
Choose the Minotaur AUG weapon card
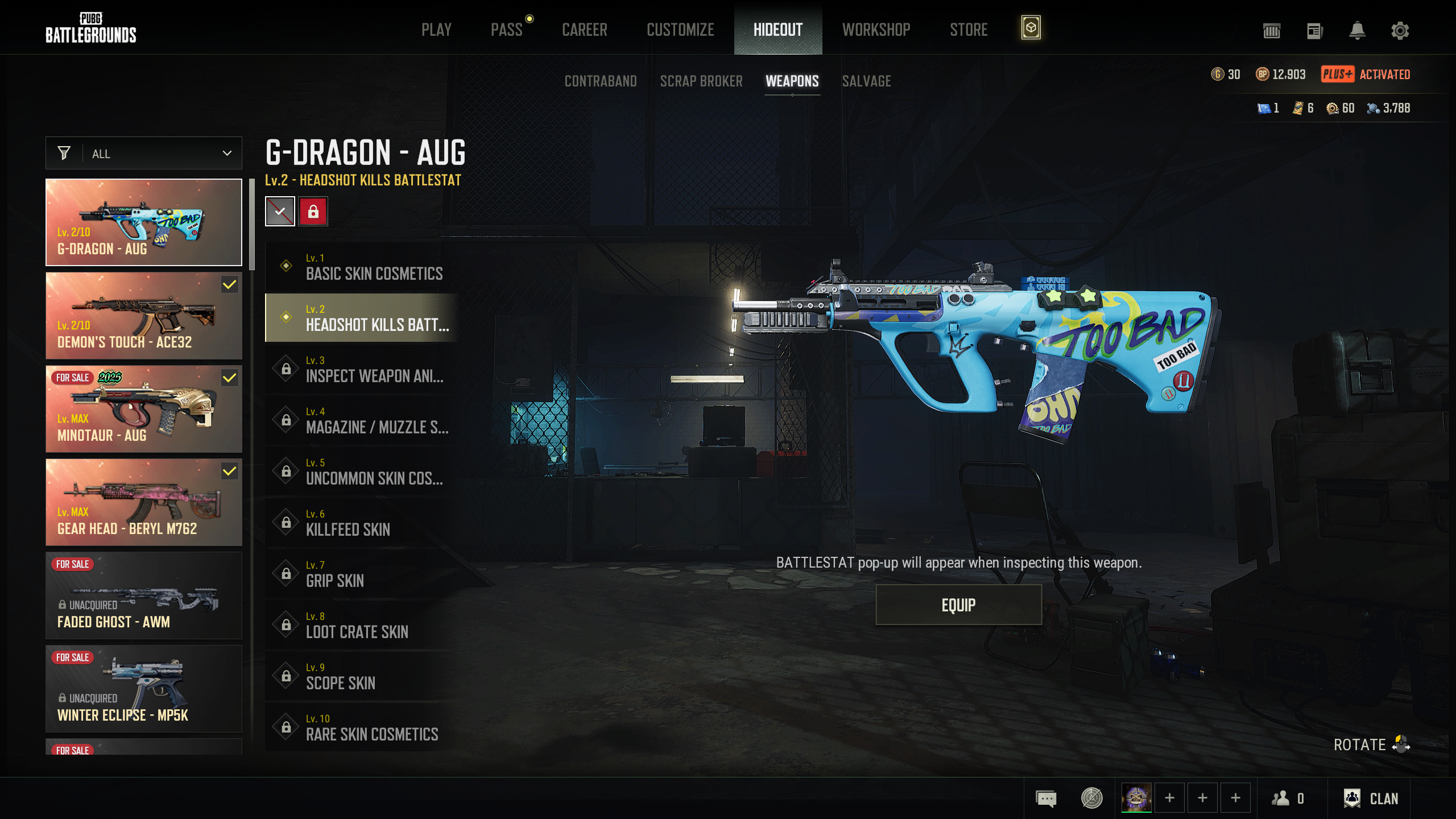click(x=144, y=409)
